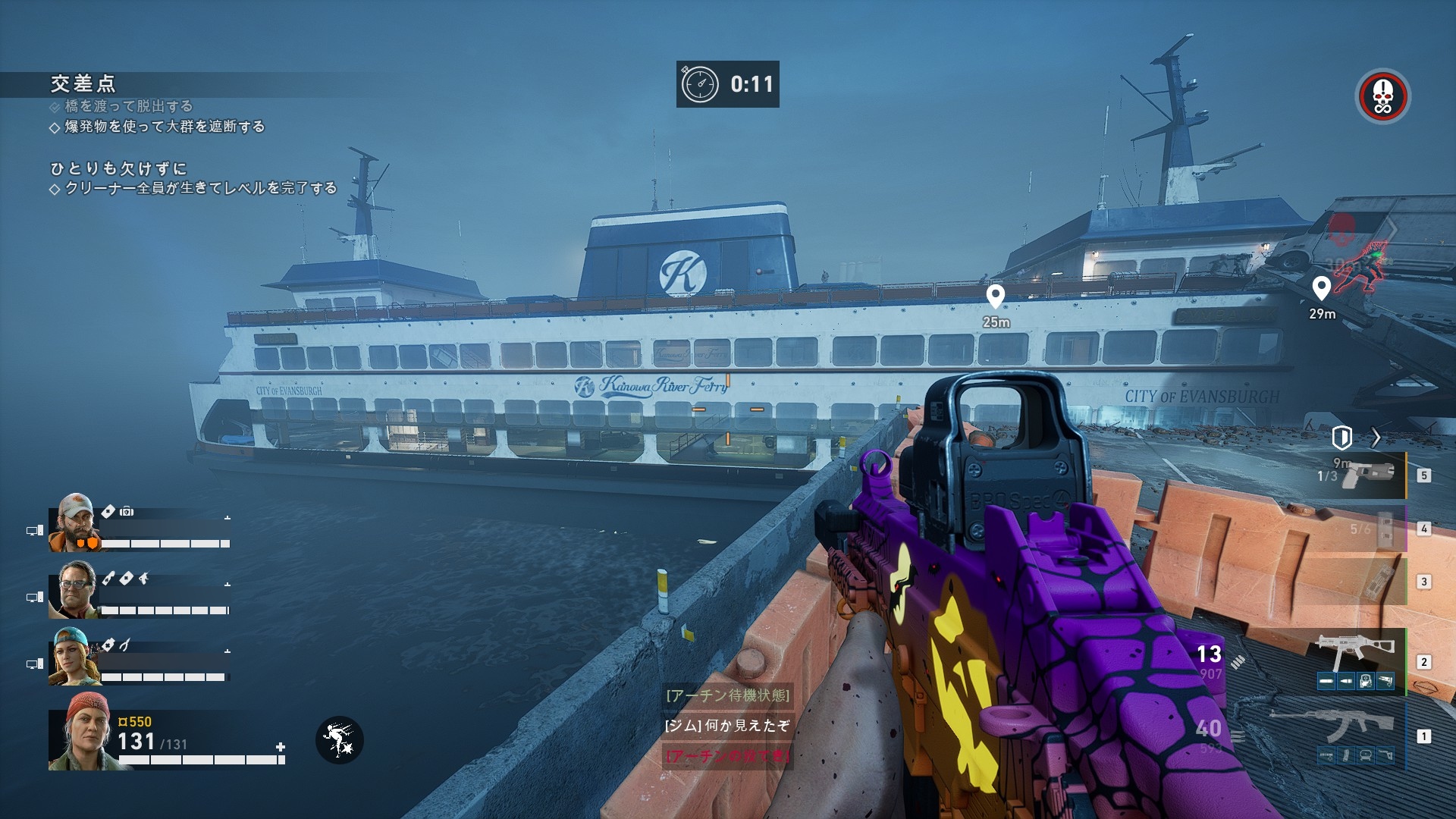Click the red skull horde alert icon
1456x819 pixels.
click(x=1382, y=96)
